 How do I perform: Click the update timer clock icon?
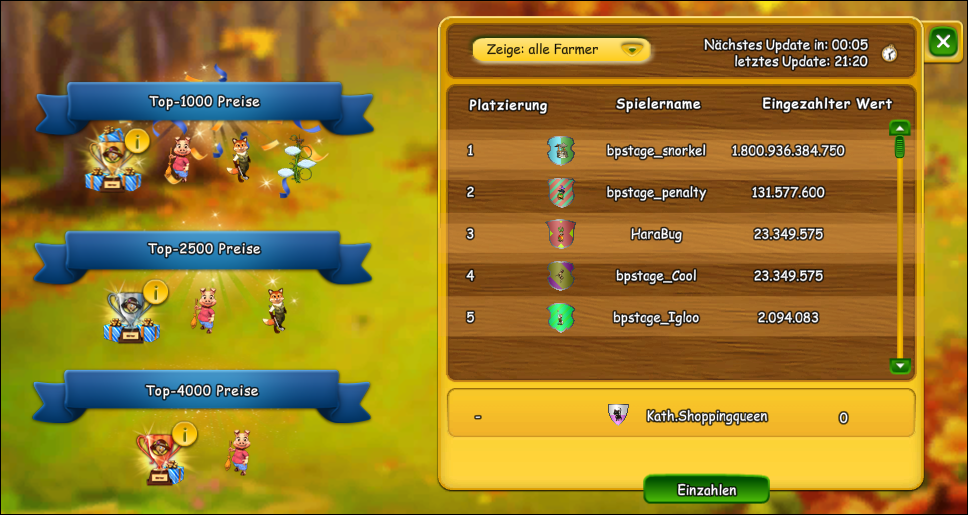pyautogui.click(x=888, y=54)
